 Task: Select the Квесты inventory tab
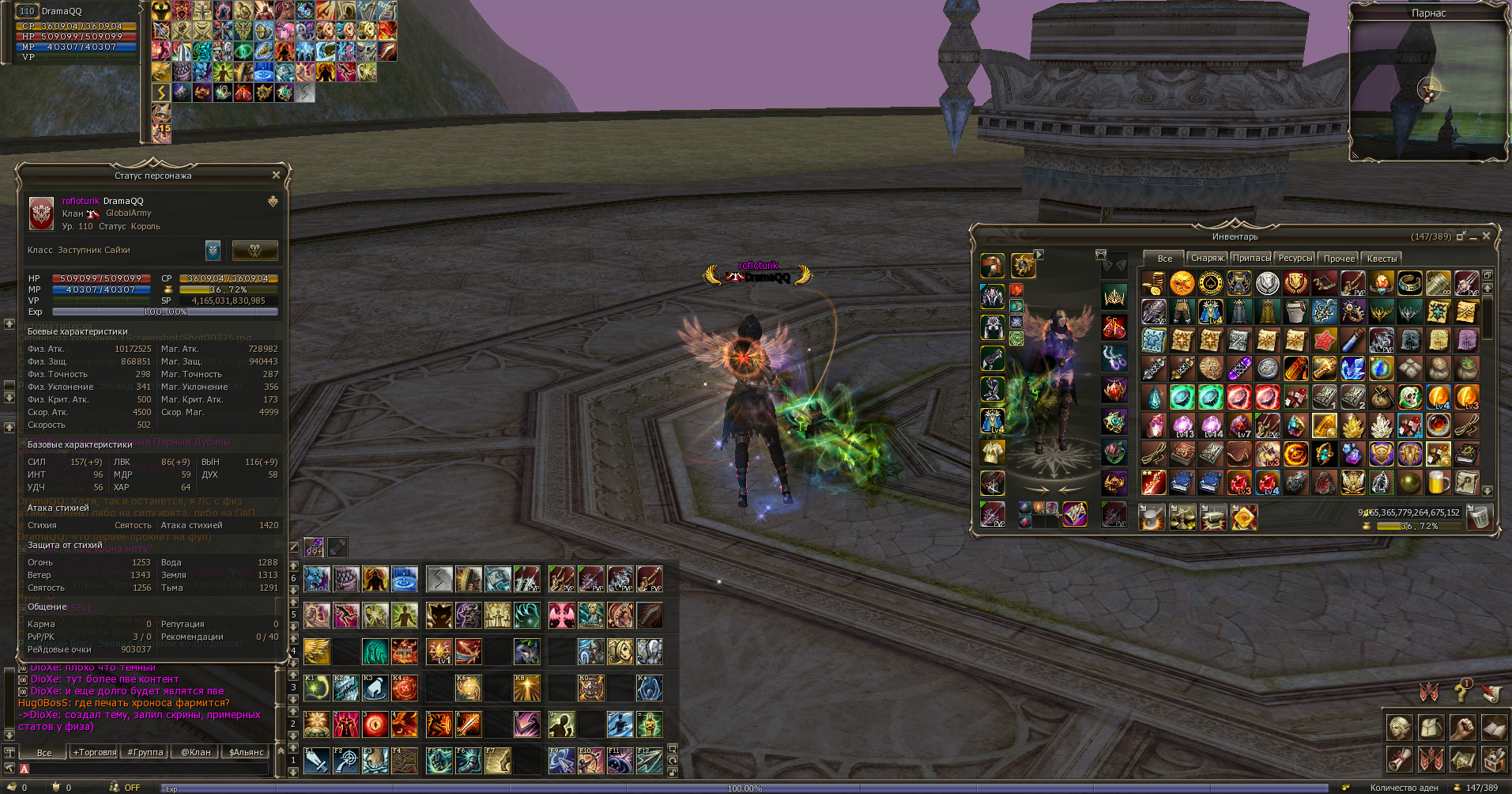click(x=1382, y=259)
